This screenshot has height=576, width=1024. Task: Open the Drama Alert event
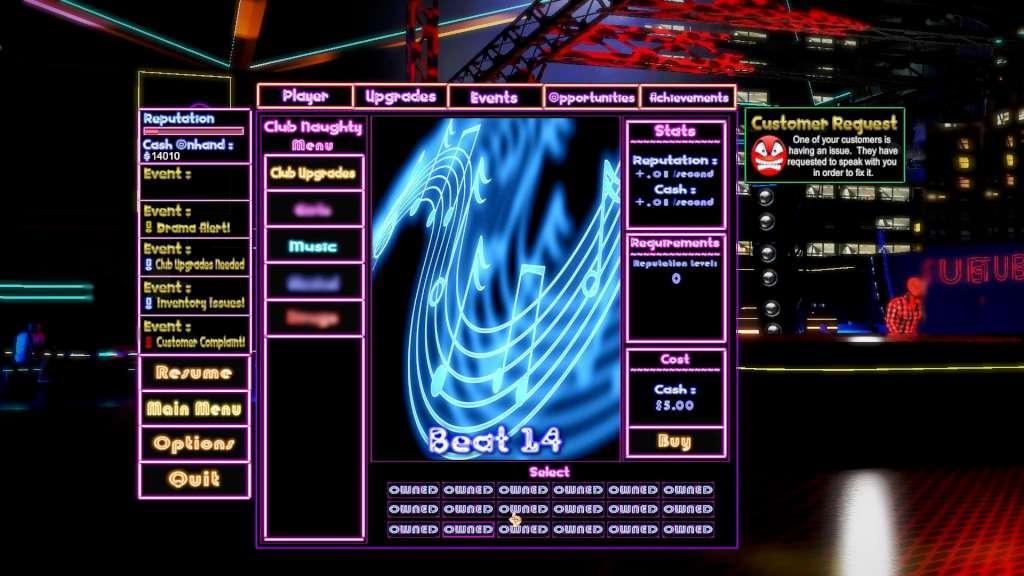coord(194,221)
